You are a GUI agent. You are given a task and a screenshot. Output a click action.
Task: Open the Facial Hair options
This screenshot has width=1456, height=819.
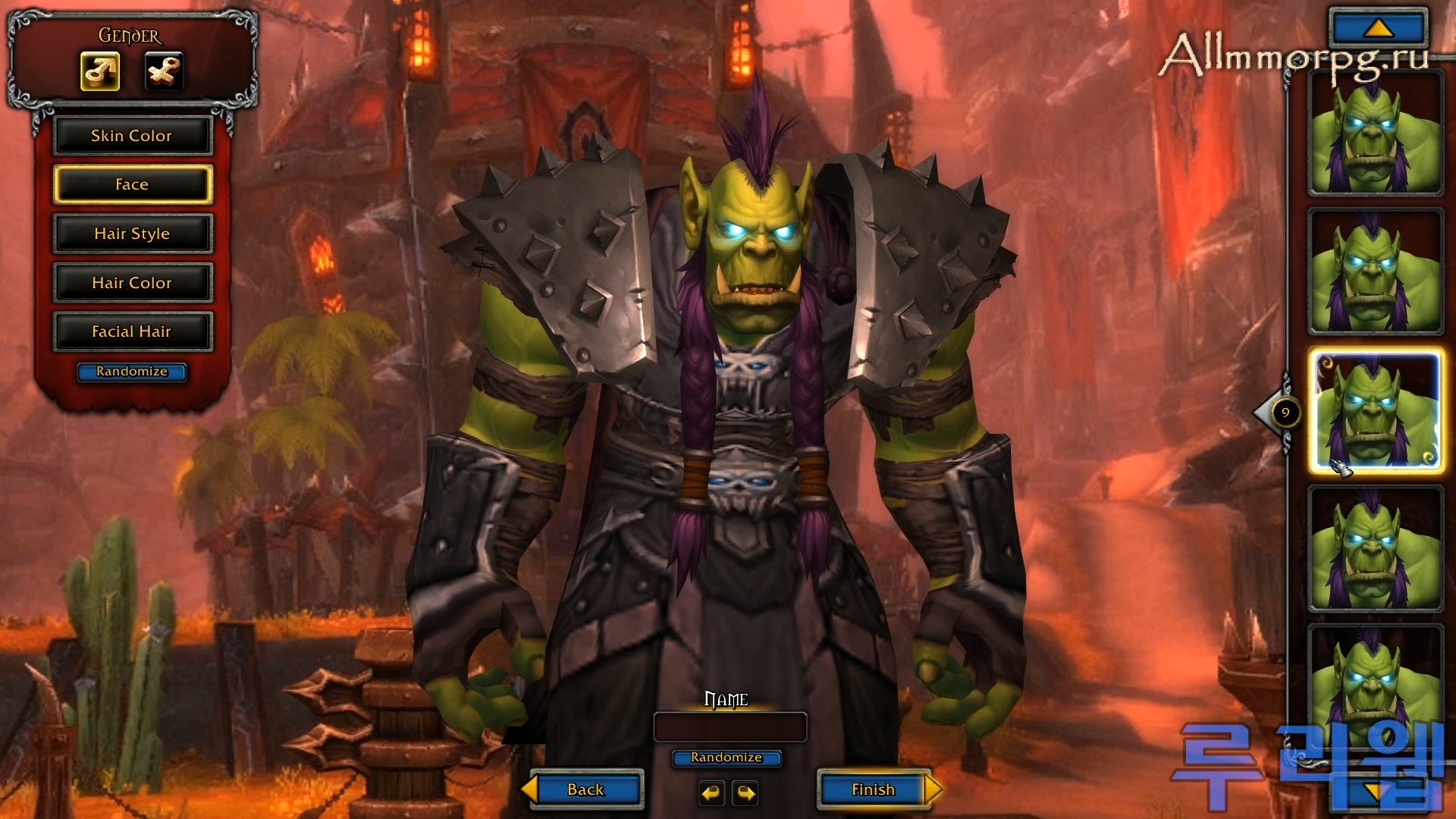point(132,331)
